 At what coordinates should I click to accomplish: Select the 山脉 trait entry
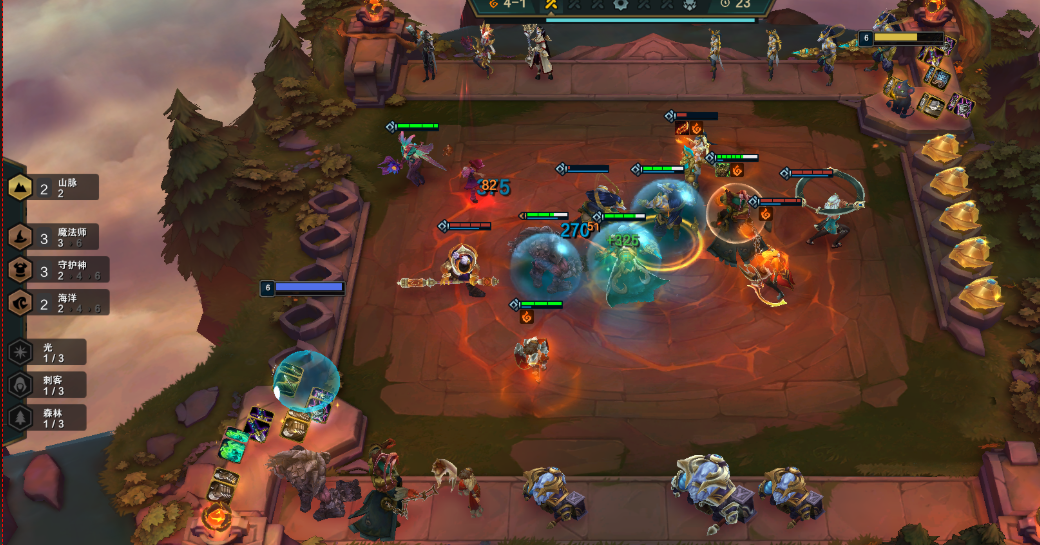[x=54, y=187]
